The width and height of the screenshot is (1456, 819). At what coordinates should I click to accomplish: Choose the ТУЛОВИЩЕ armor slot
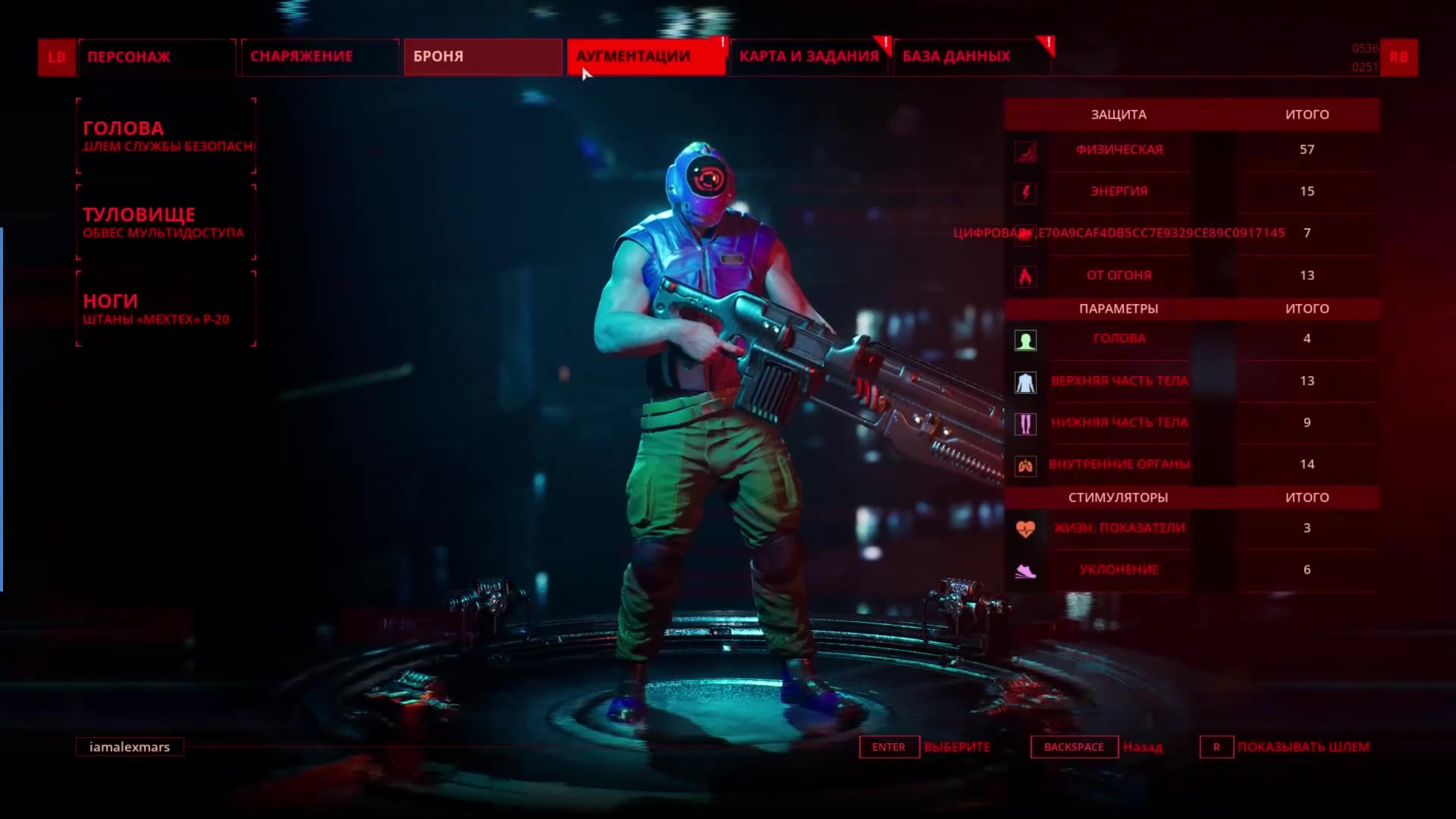166,223
